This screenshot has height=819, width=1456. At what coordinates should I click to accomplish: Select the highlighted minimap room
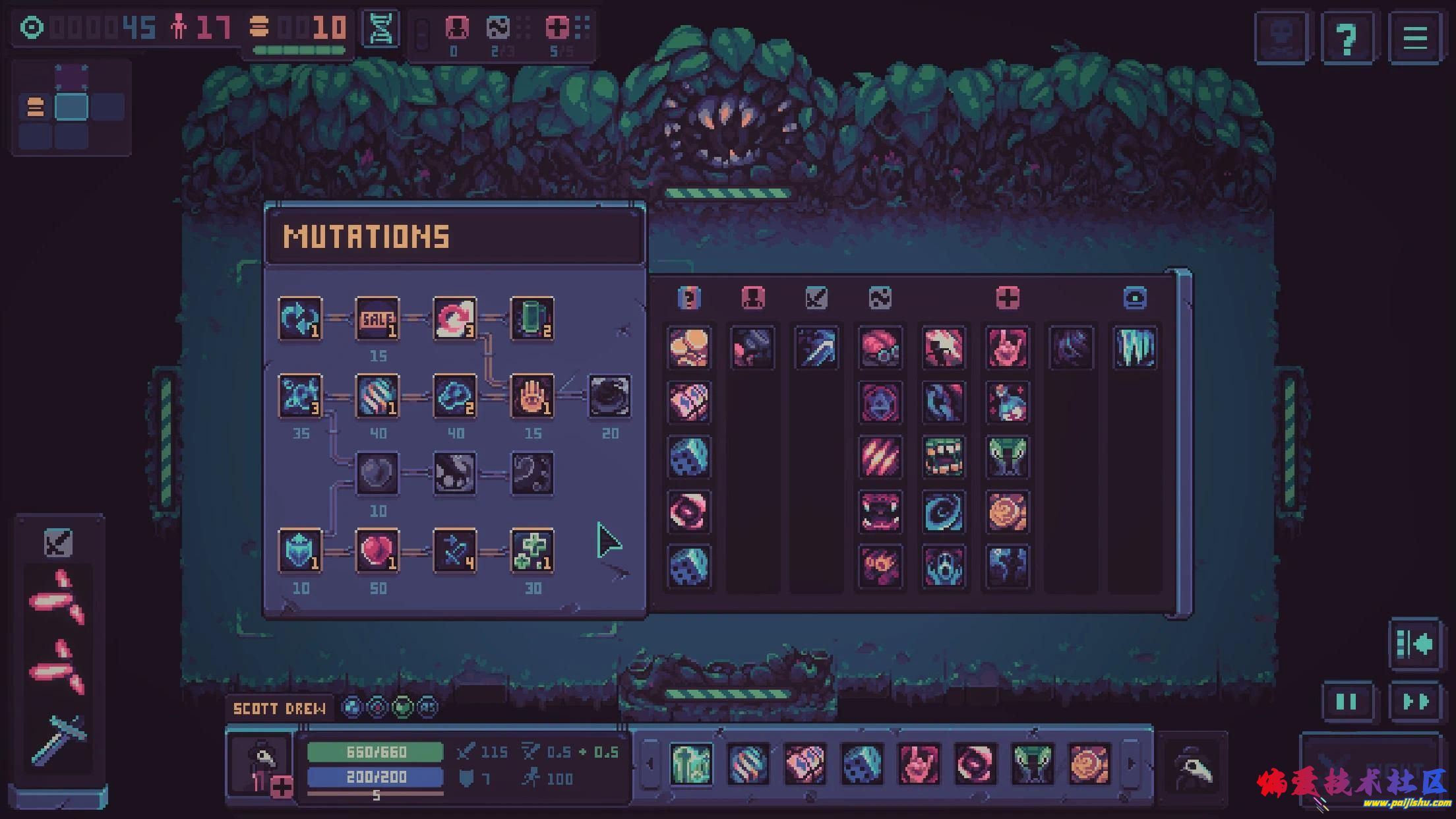(71, 107)
